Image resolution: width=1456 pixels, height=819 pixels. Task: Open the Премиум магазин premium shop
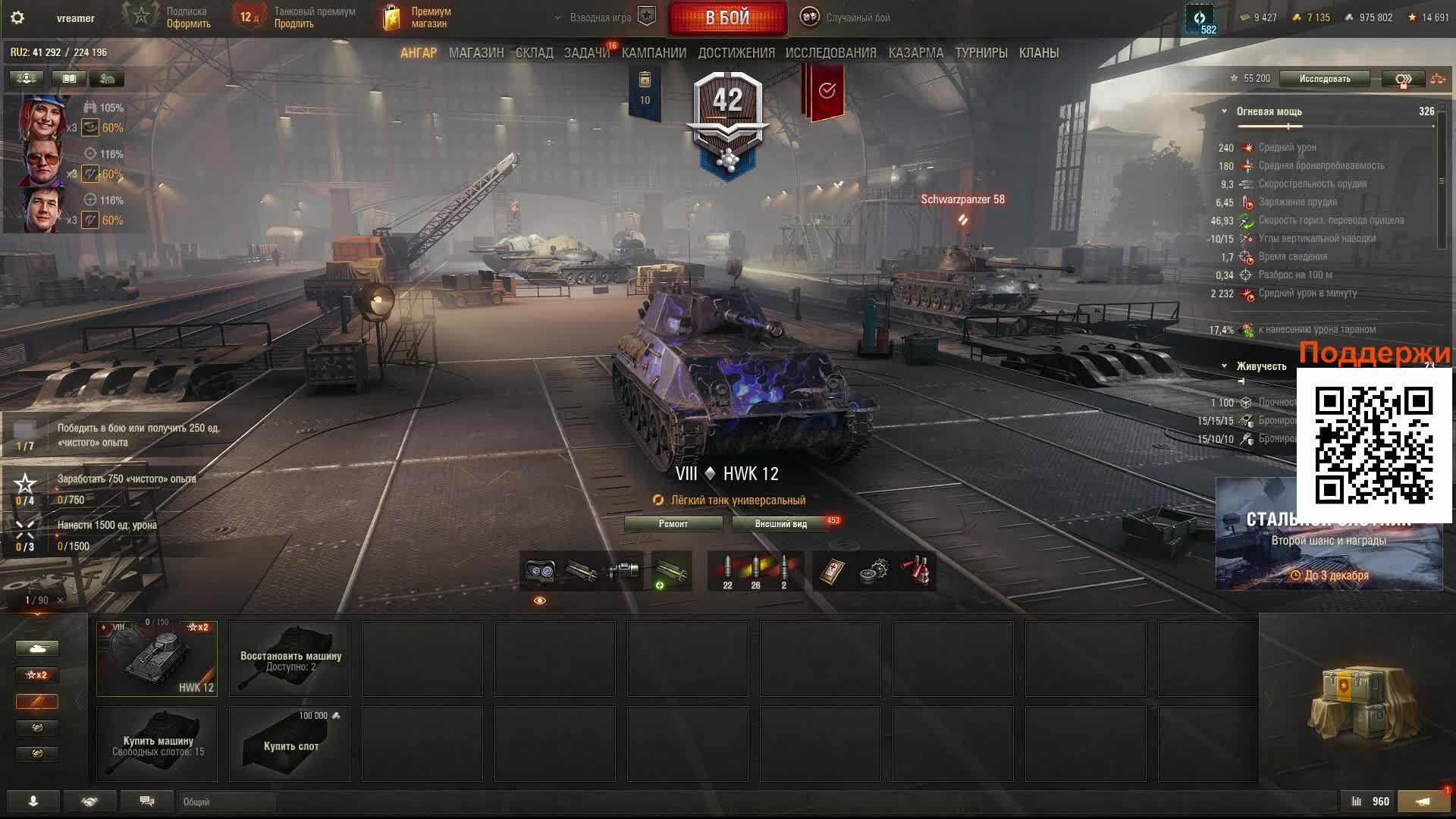(419, 17)
